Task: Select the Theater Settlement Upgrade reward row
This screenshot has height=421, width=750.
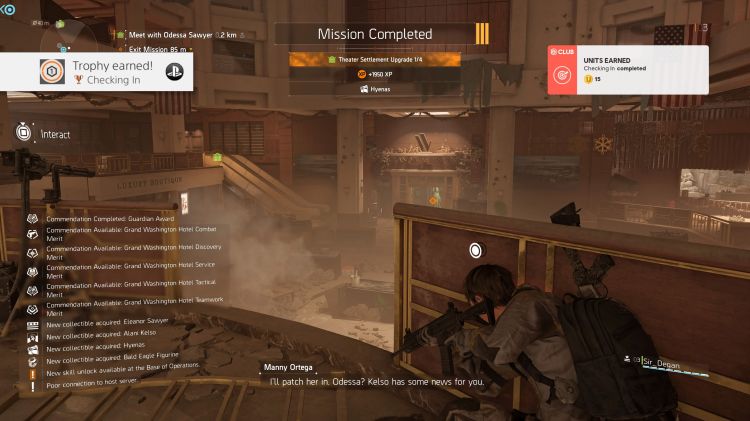Action: point(374,60)
